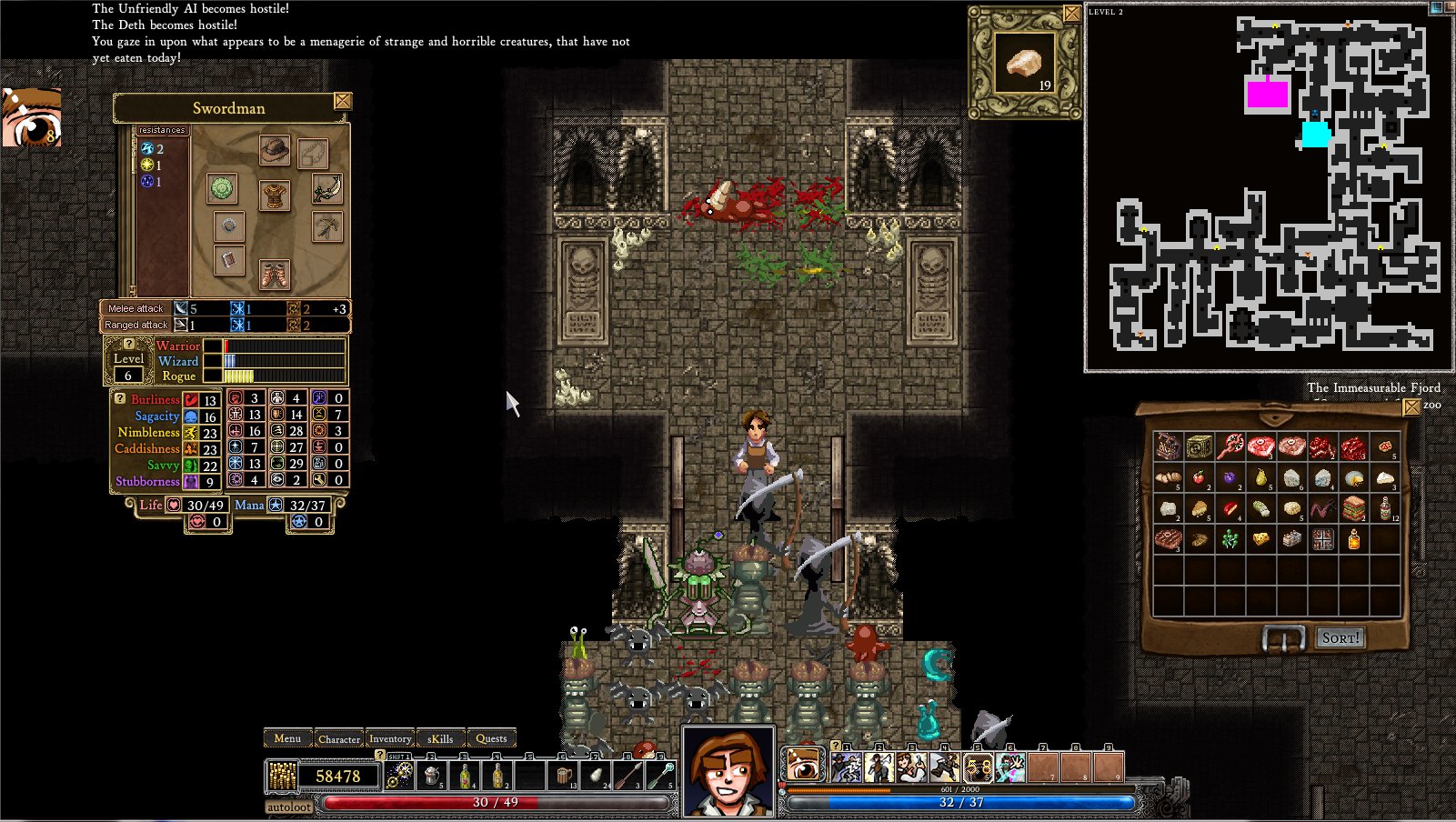The image size is (1456, 822).
Task: Show the Quests log
Action: 491,738
